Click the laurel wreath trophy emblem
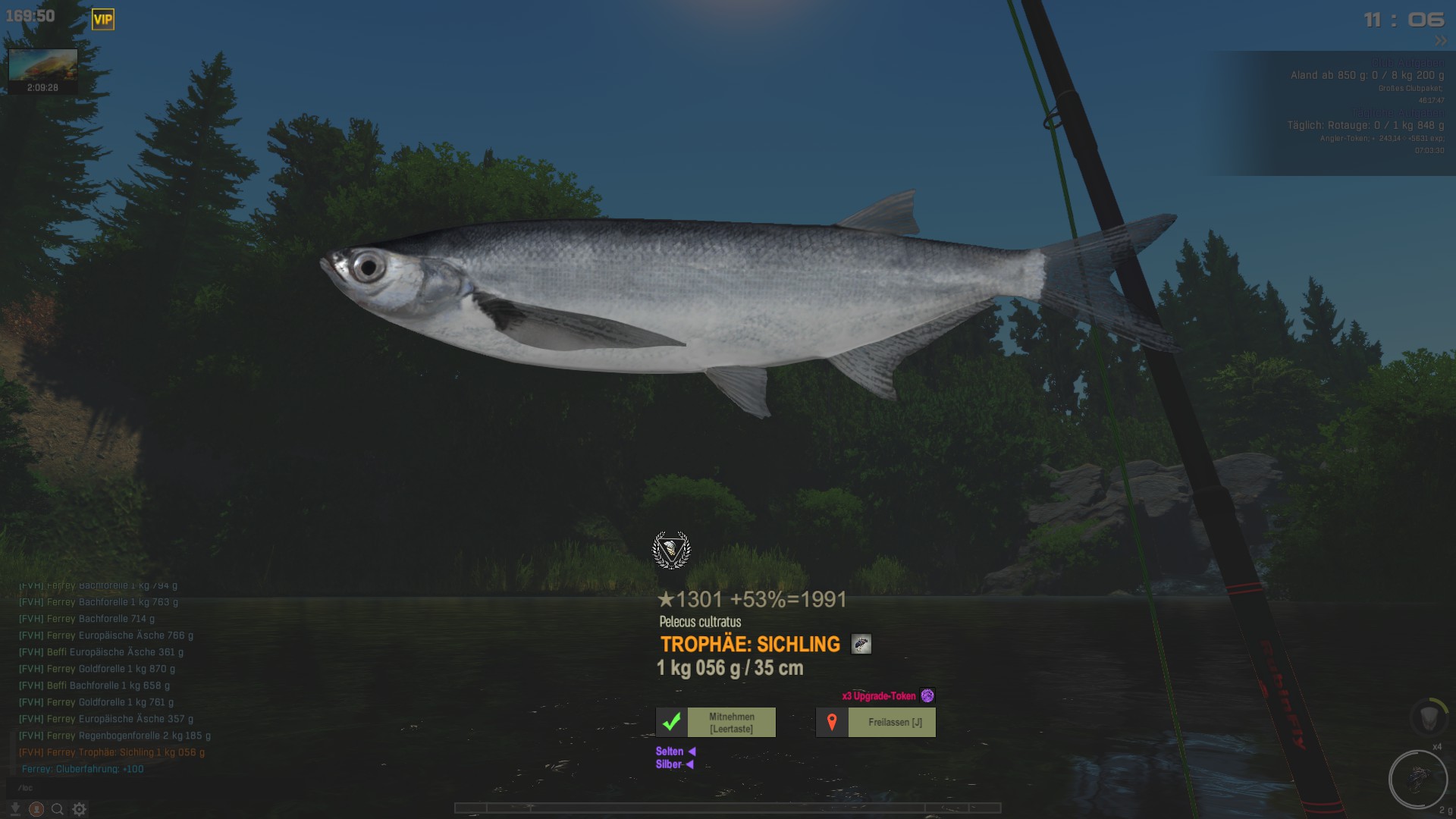Screen dimensions: 1456x819 pyautogui.click(x=671, y=550)
